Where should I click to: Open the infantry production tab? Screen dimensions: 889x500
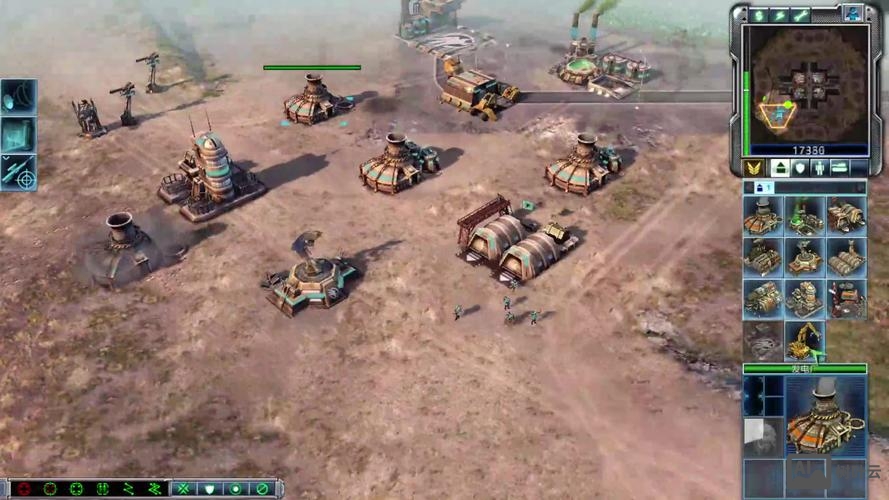tap(819, 168)
